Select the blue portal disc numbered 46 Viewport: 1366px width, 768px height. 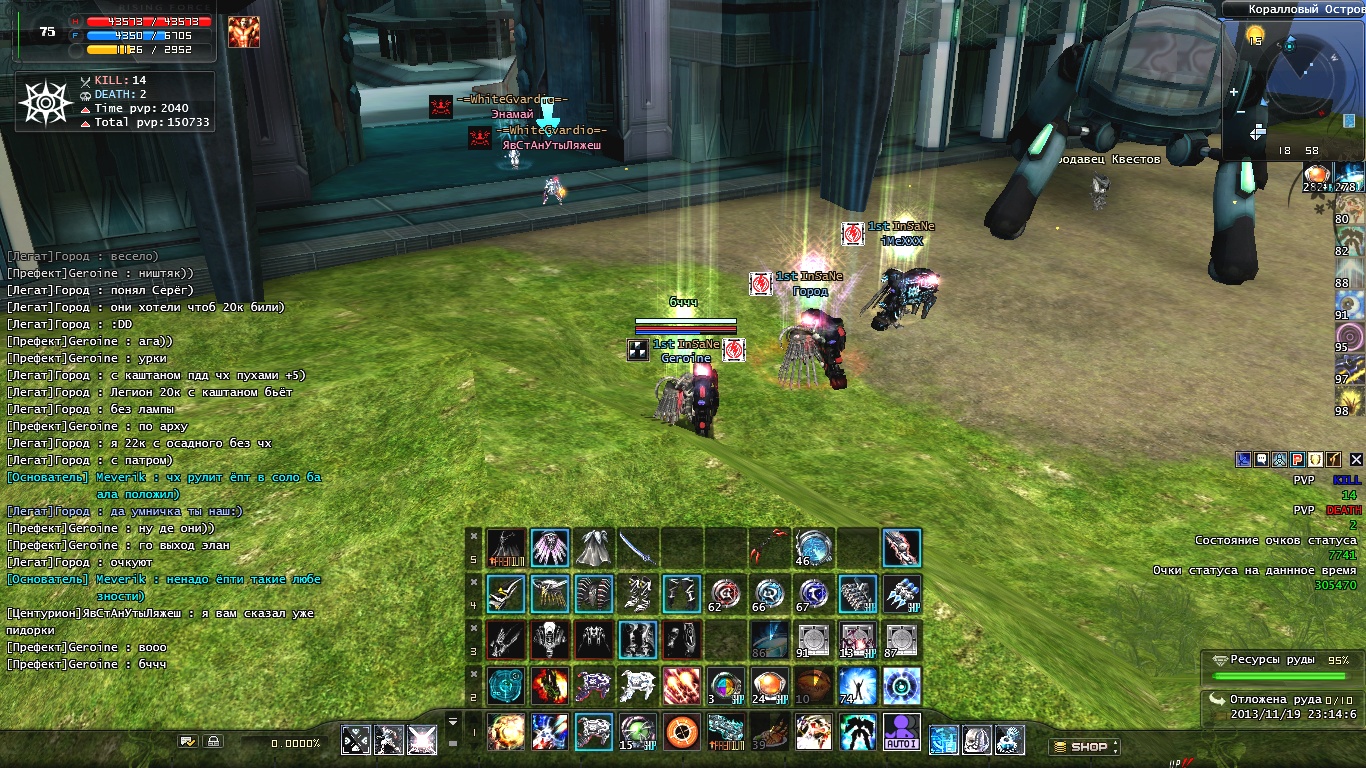813,548
